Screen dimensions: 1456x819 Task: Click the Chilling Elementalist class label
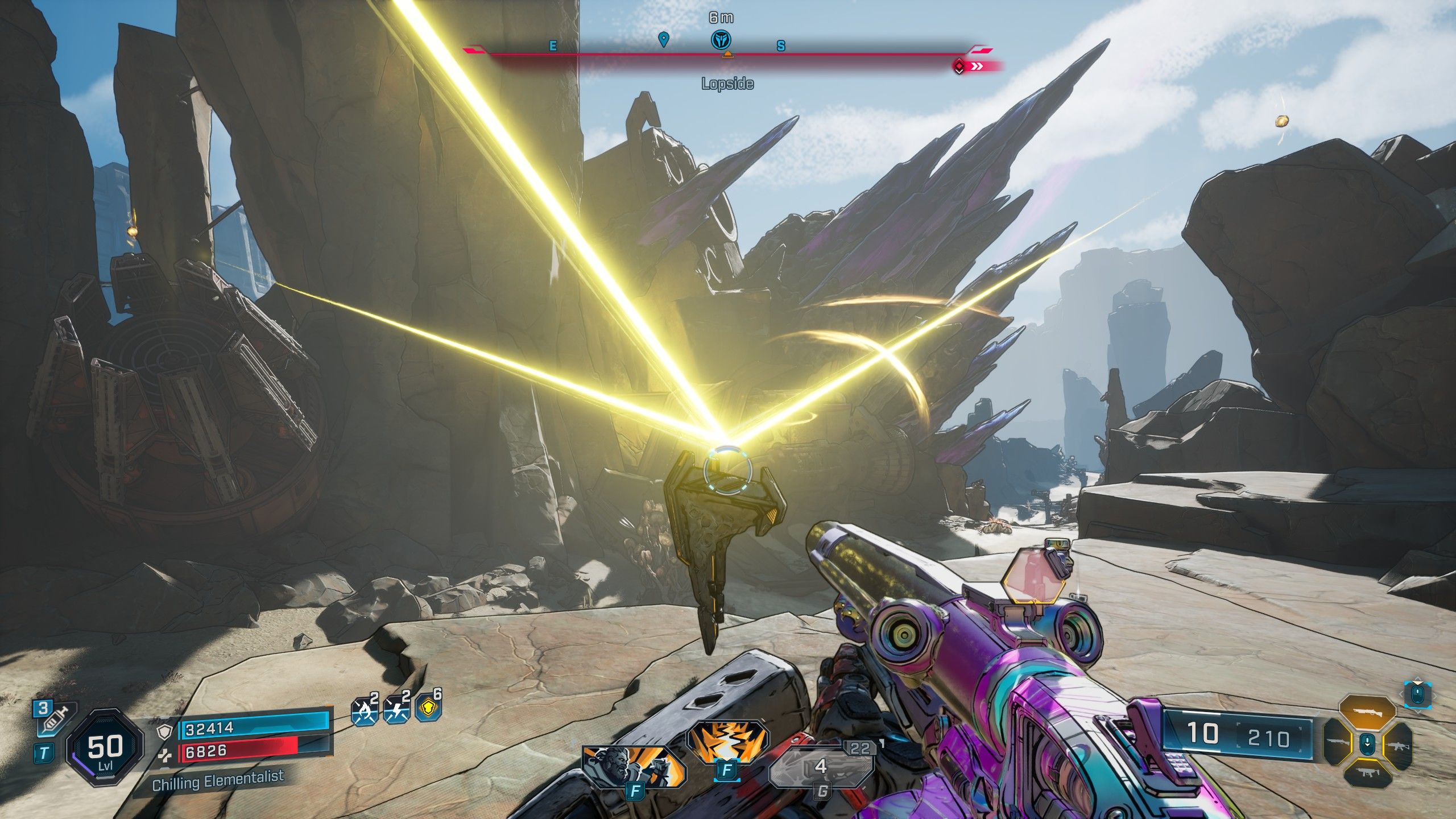[x=218, y=781]
